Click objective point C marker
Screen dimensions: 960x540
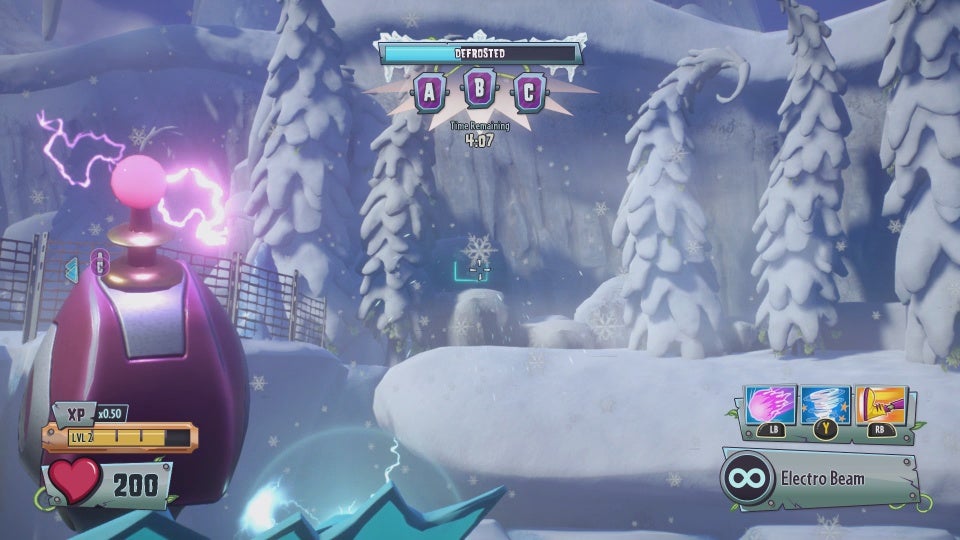click(x=529, y=93)
